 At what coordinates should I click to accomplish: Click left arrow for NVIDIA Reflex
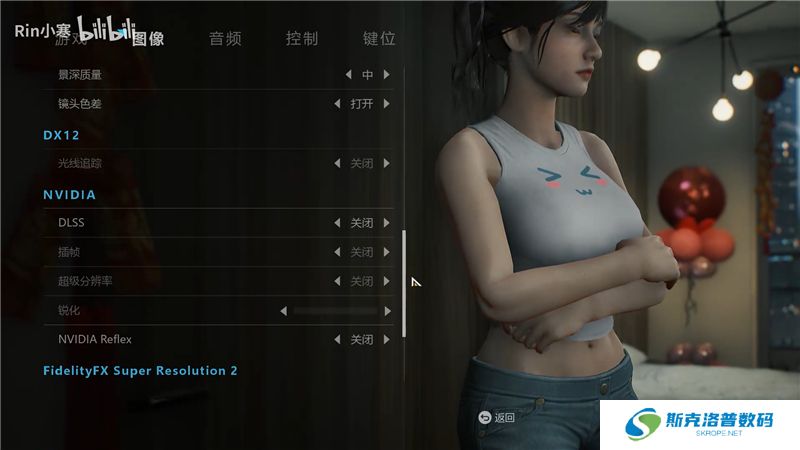[337, 340]
